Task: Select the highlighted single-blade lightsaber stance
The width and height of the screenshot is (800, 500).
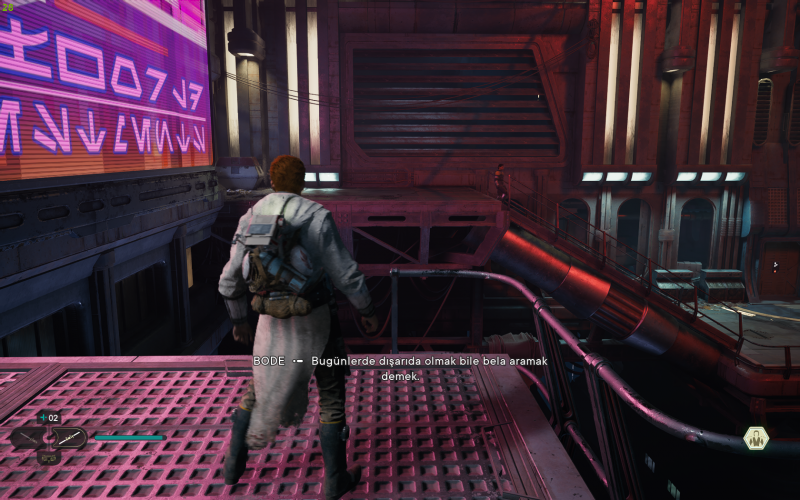Action: coord(69,438)
